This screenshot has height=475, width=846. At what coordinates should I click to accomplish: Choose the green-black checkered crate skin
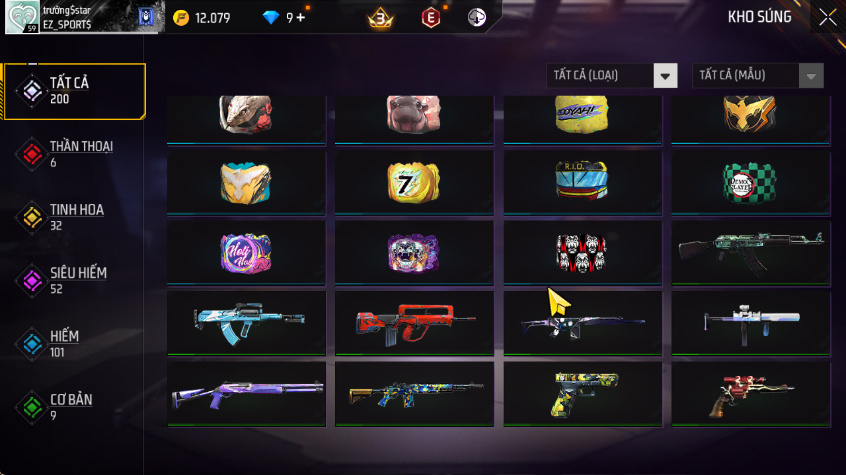(750, 181)
